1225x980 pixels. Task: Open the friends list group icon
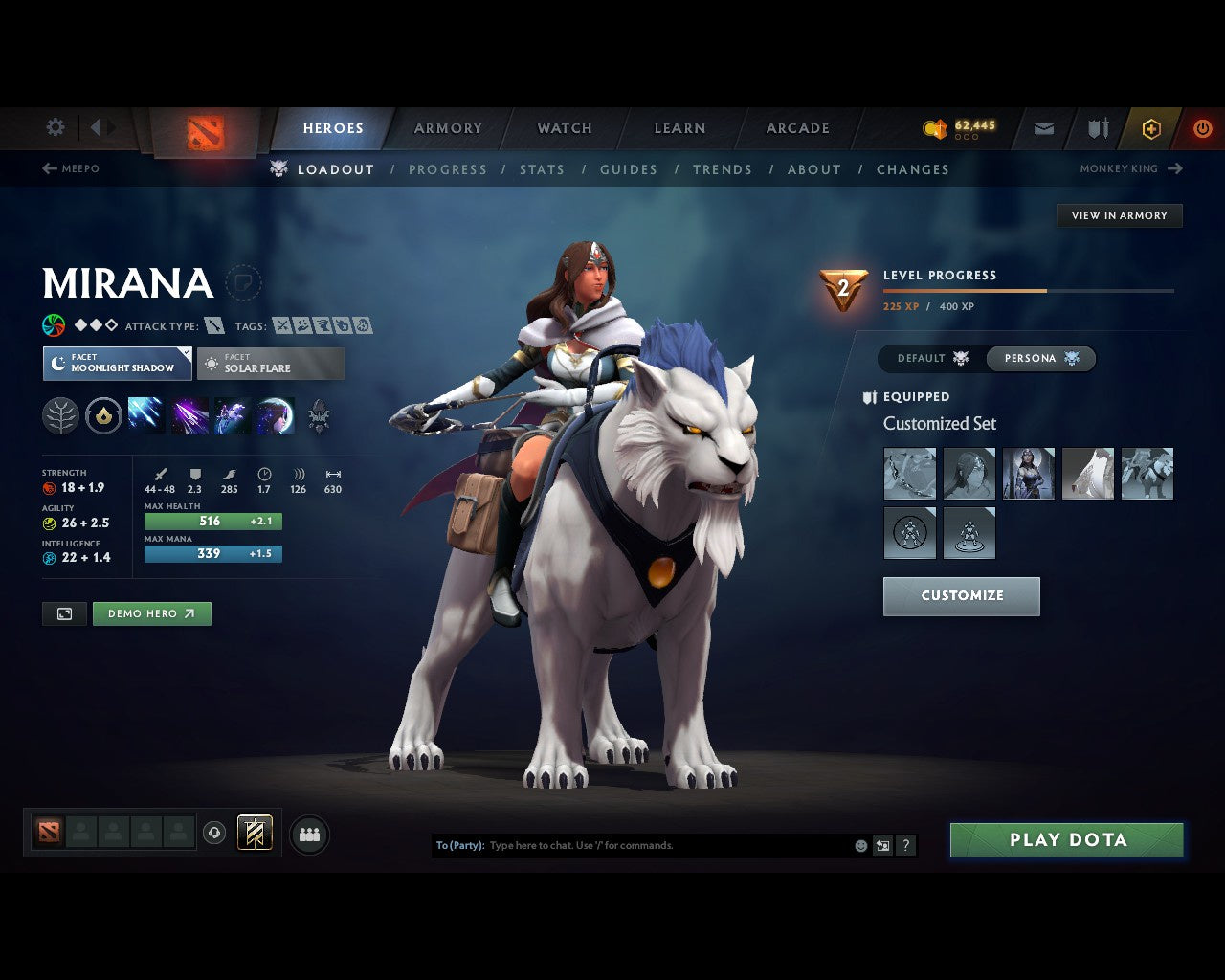pyautogui.click(x=308, y=834)
